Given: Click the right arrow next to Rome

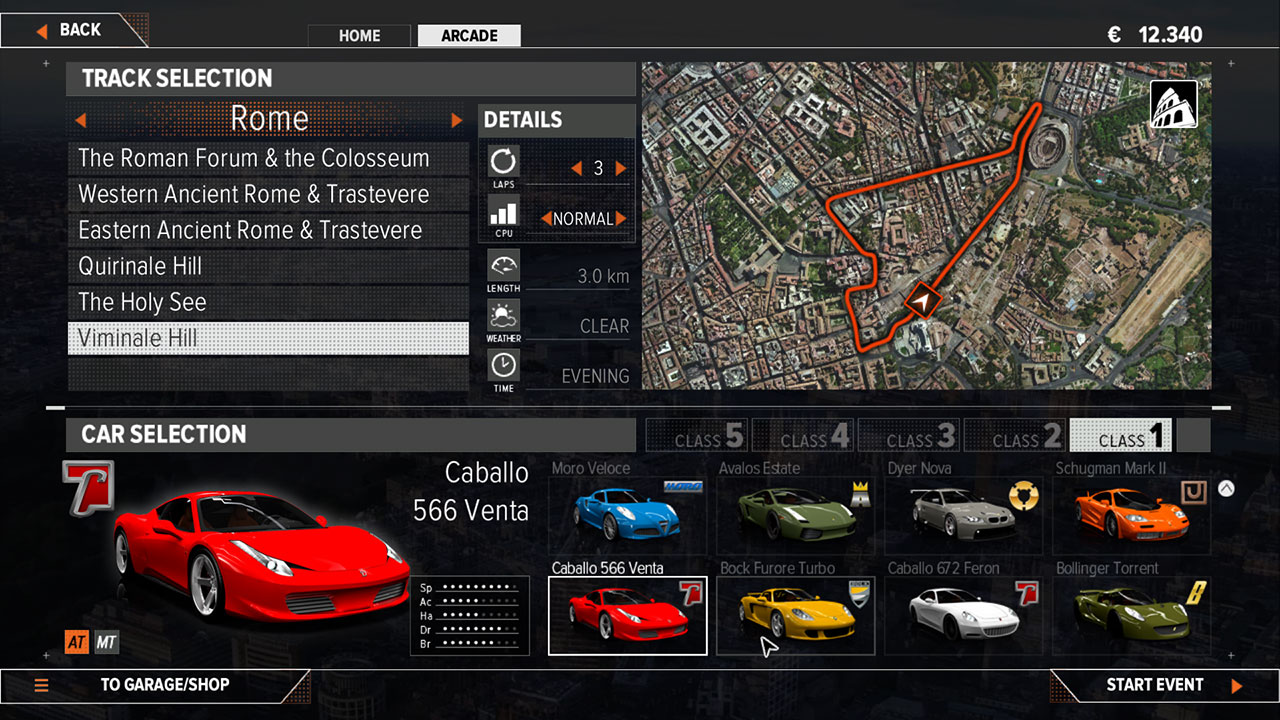Looking at the screenshot, I should pos(457,120).
